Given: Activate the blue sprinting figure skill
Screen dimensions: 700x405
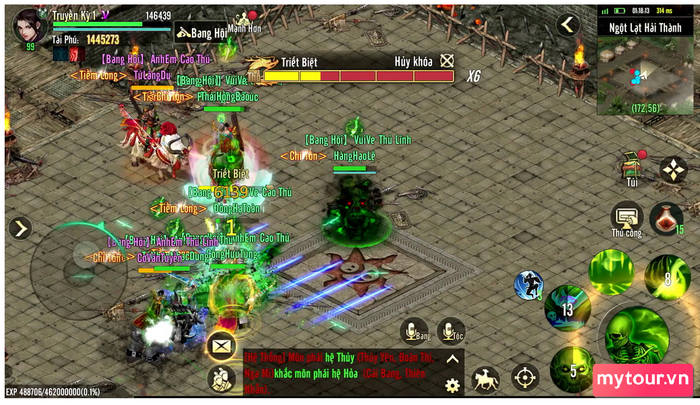Looking at the screenshot, I should (x=529, y=286).
